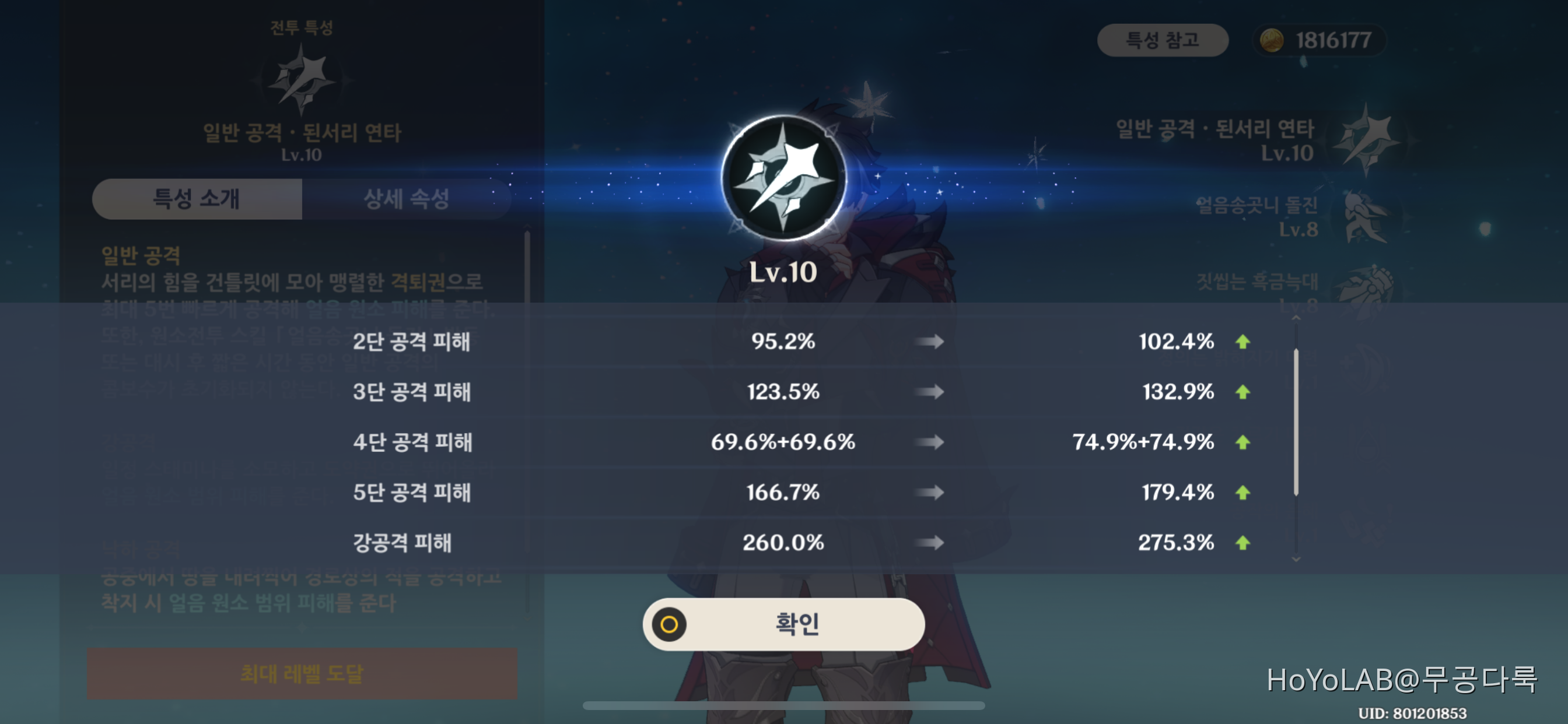Open 특성 참고 reference panel
Screen dimensions: 1568x724
pyautogui.click(x=1163, y=40)
